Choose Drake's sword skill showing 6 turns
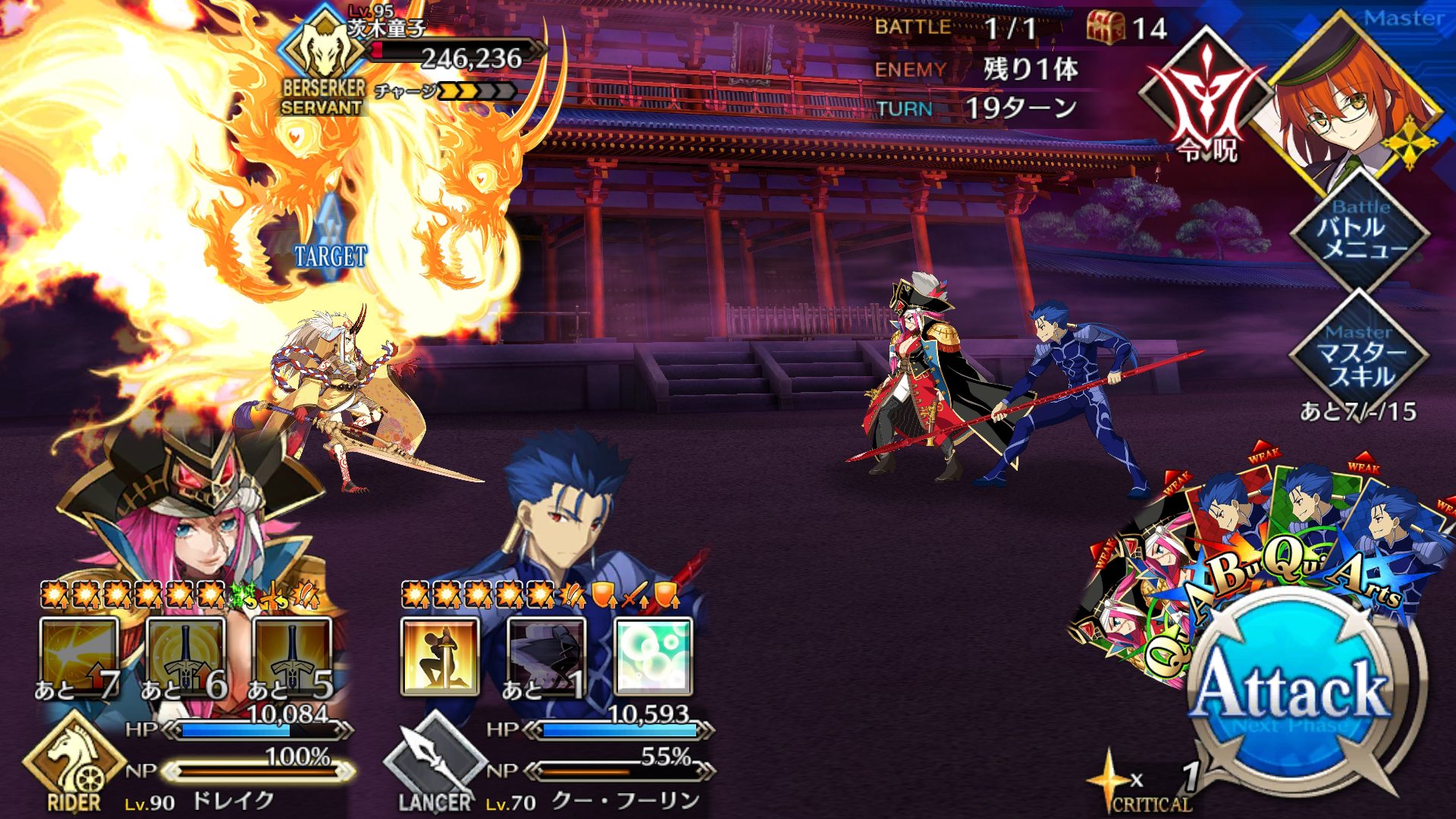The height and width of the screenshot is (819, 1456). click(x=186, y=657)
